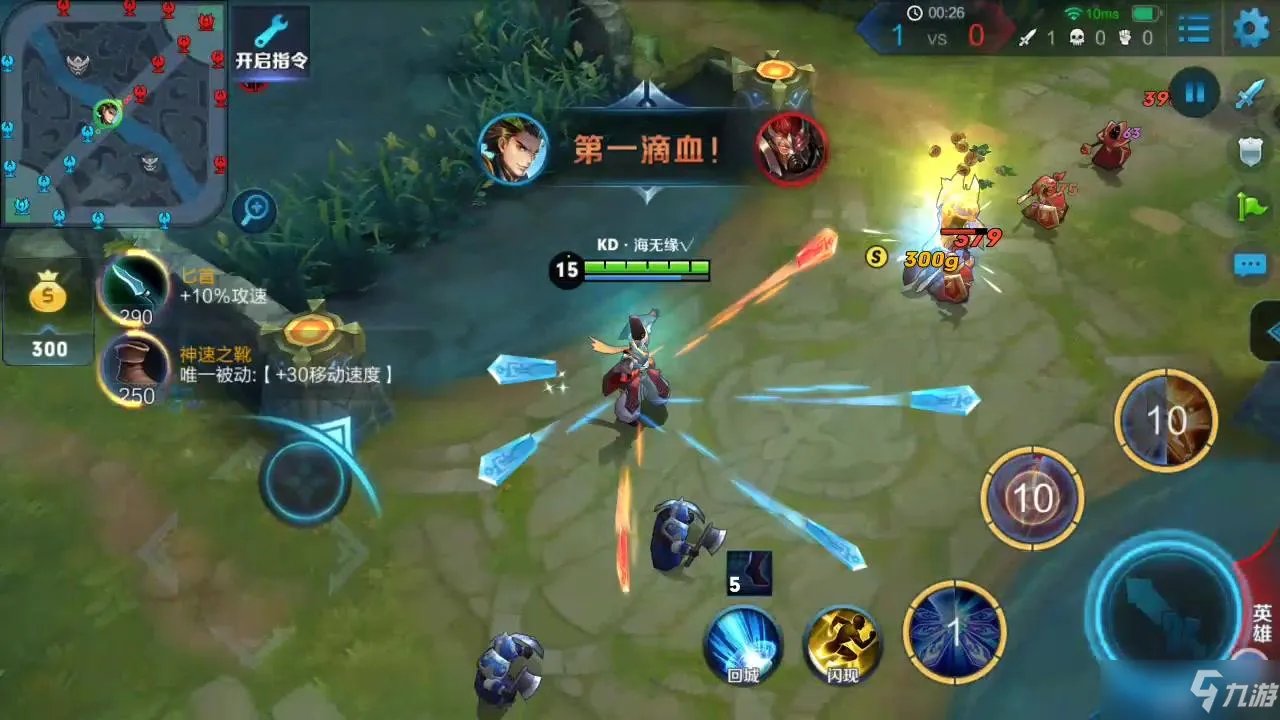The height and width of the screenshot is (720, 1280).
Task: Use the 闪现 flash summoner spell
Action: tap(843, 644)
